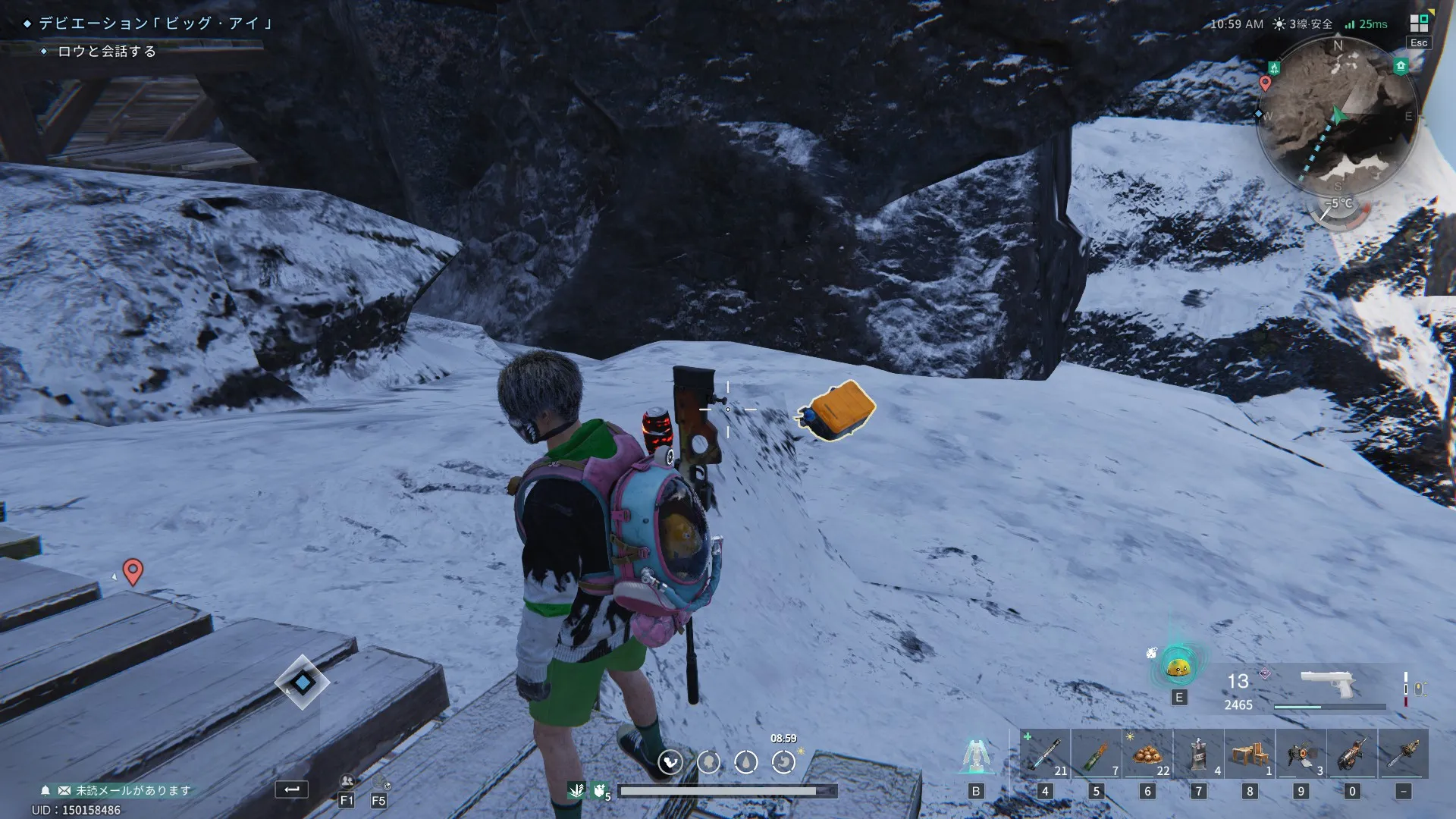Select the campfire marker on the minimap
Image resolution: width=1456 pixels, height=819 pixels.
pyautogui.click(x=1274, y=68)
